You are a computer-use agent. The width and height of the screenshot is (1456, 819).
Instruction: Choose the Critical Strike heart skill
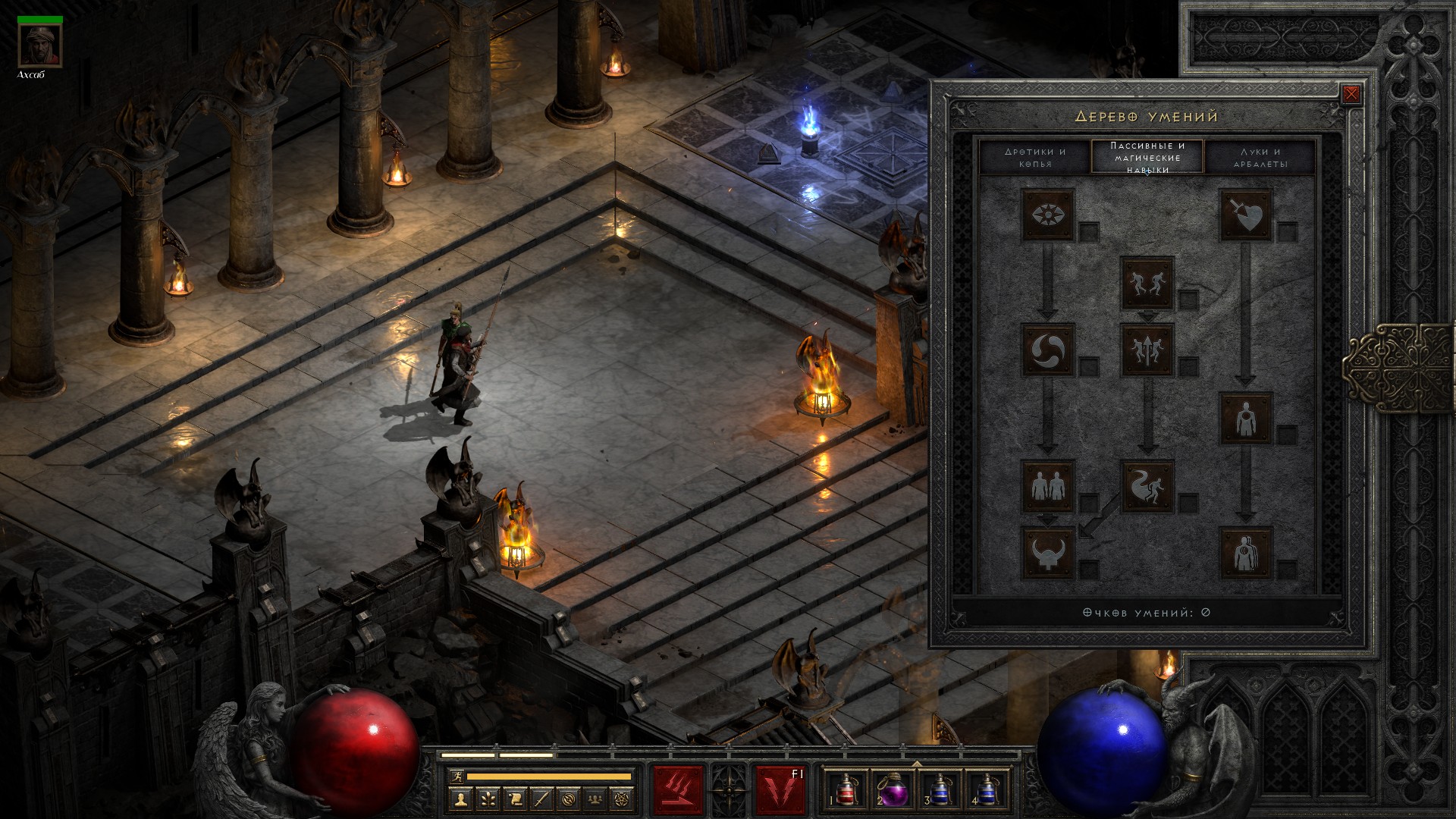1245,215
